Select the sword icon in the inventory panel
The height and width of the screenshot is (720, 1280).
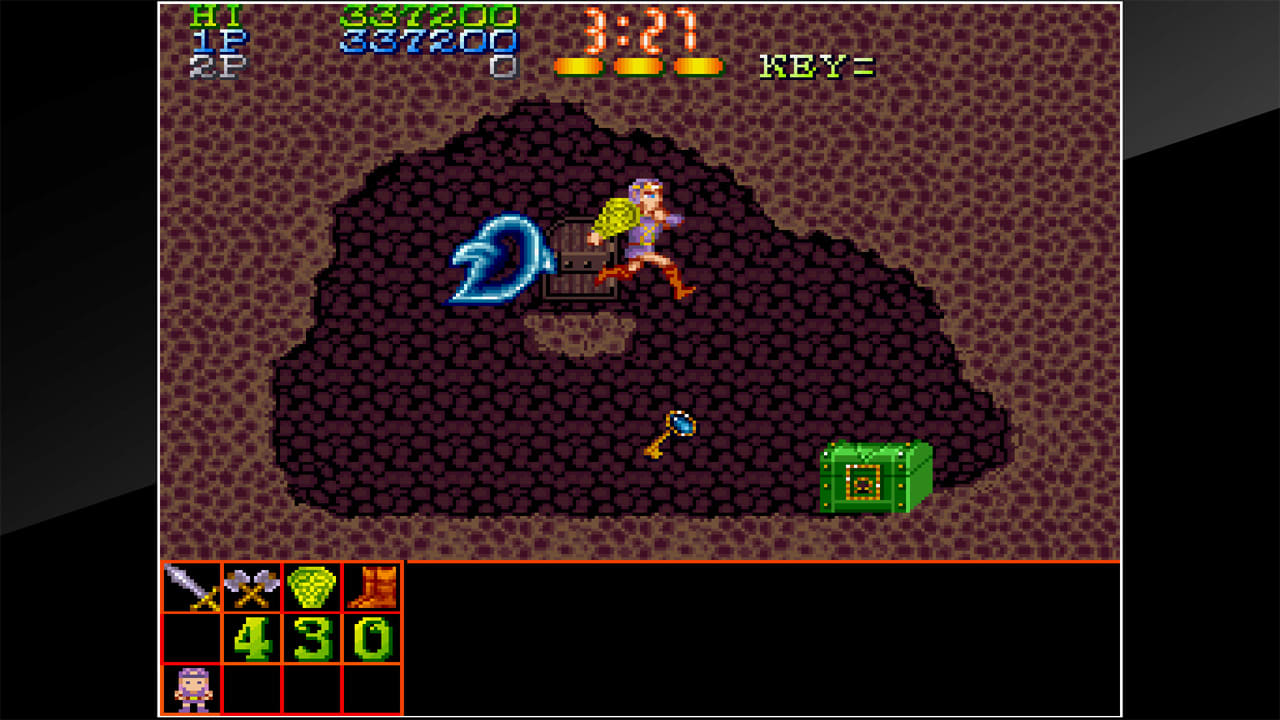pyautogui.click(x=192, y=585)
